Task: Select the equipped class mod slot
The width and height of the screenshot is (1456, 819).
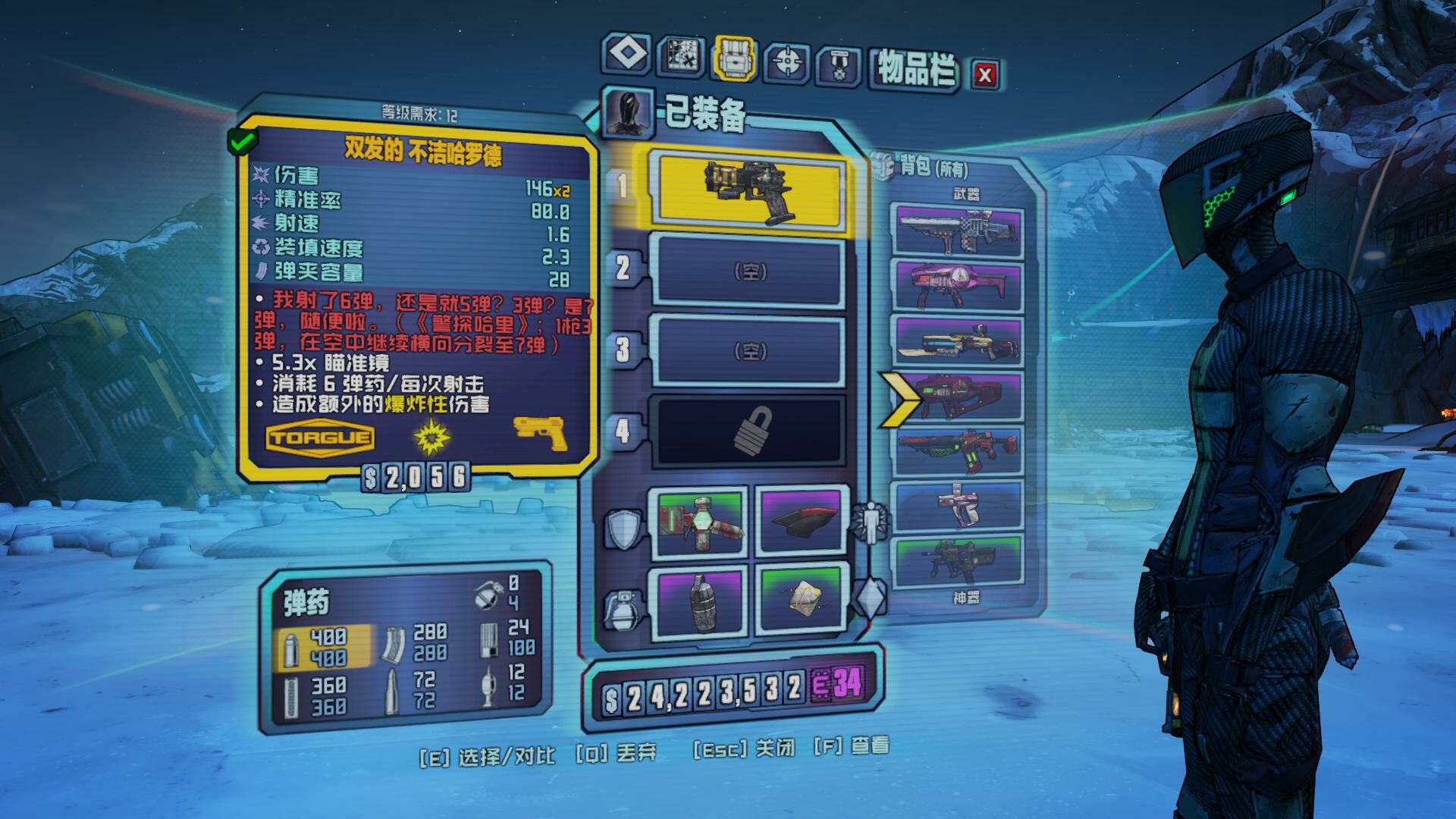Action: (800, 523)
